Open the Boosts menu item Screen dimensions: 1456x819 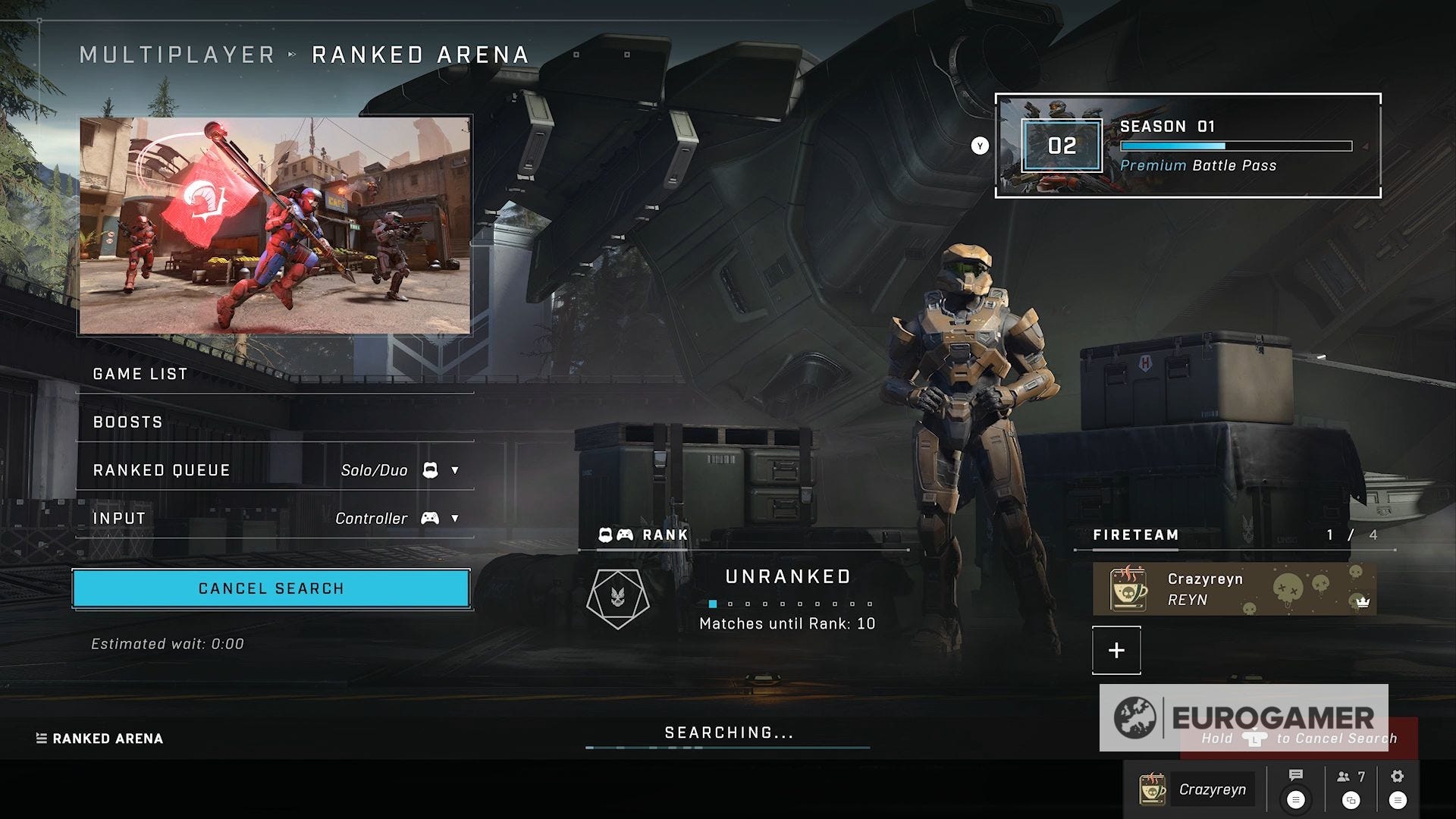pos(127,422)
